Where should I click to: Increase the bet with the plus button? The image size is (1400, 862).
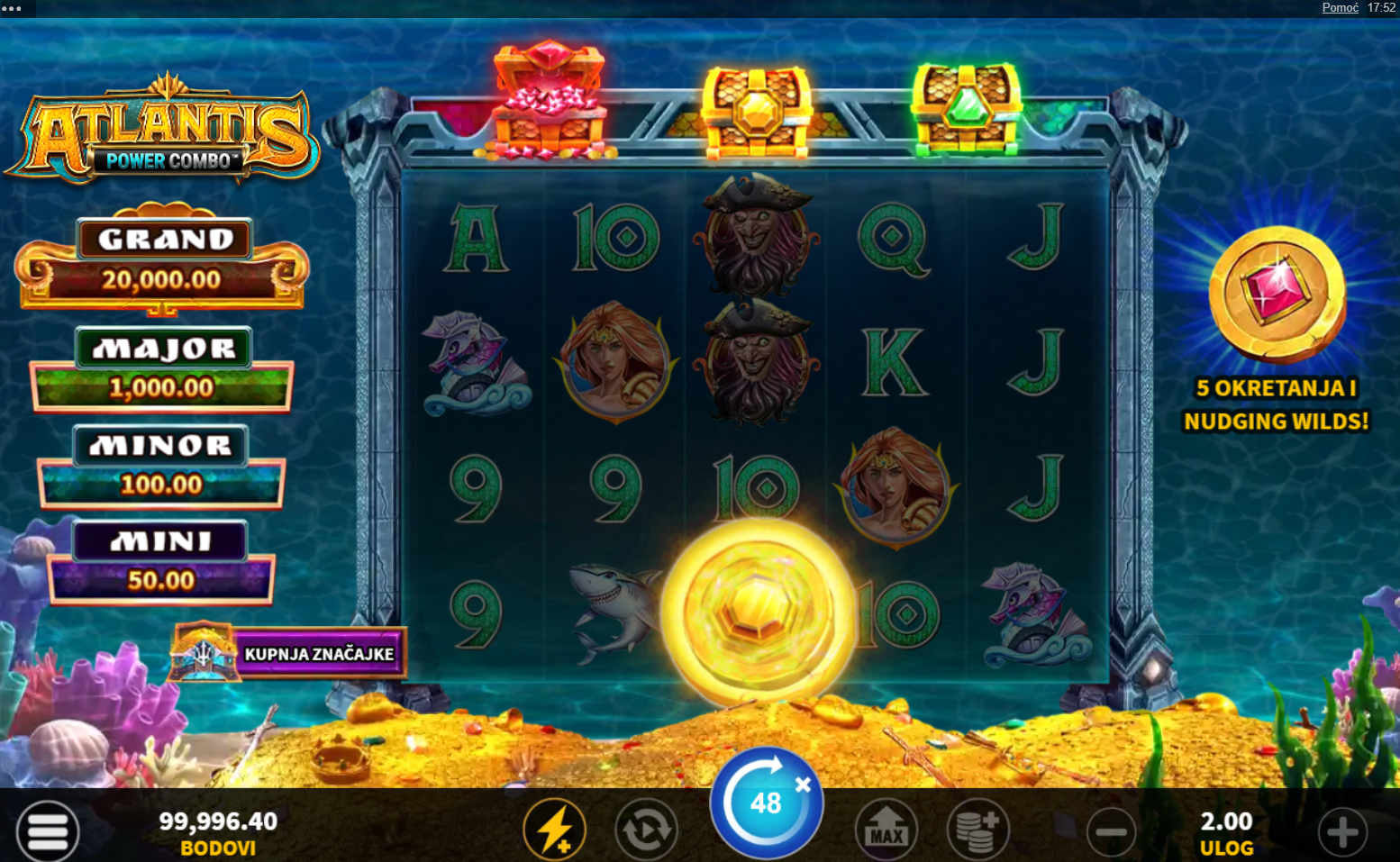[1342, 832]
